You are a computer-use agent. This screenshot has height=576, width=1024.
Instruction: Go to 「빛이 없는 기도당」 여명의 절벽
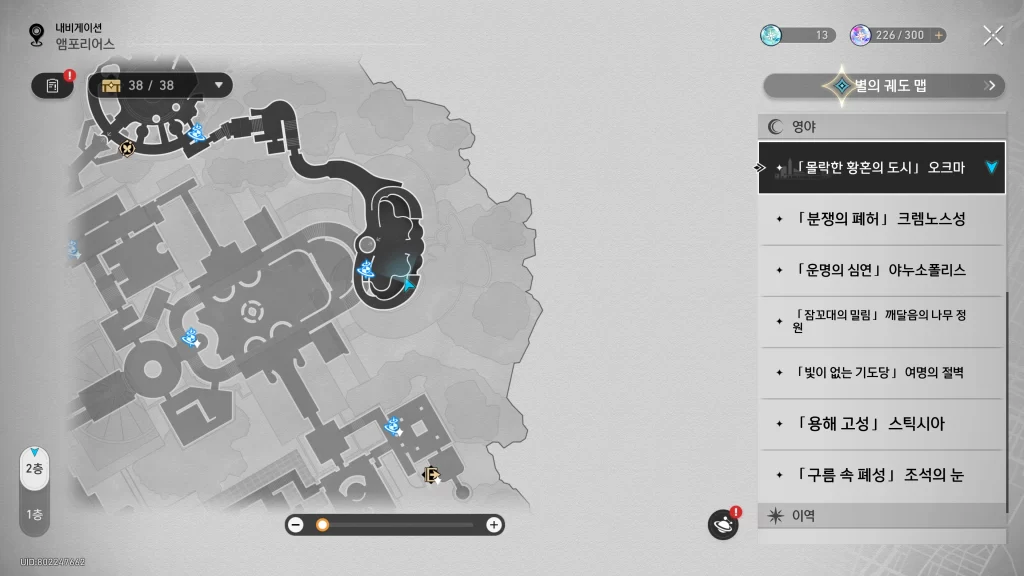click(x=880, y=373)
